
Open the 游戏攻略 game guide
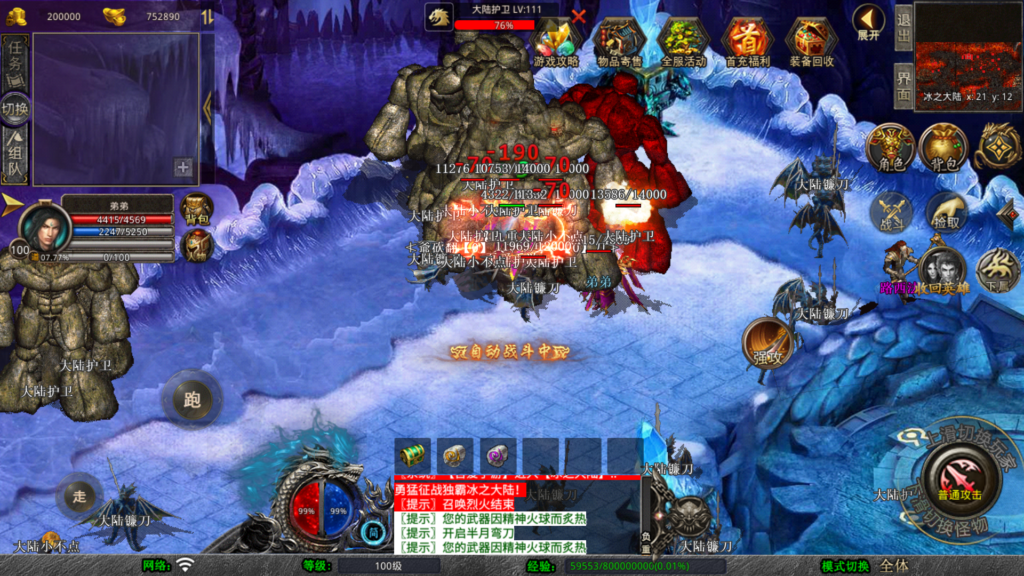(x=557, y=43)
